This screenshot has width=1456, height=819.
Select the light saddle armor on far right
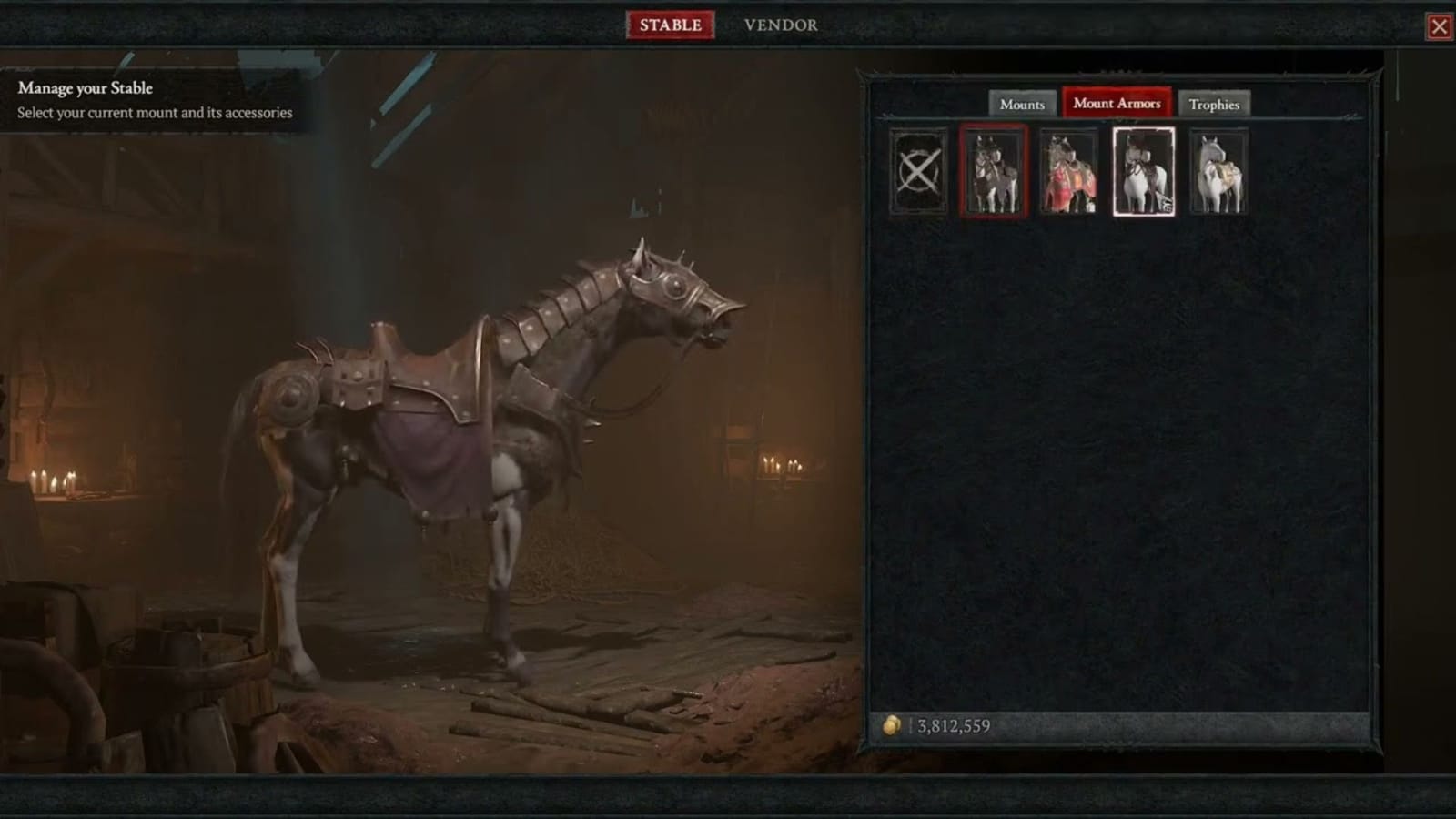point(1218,173)
